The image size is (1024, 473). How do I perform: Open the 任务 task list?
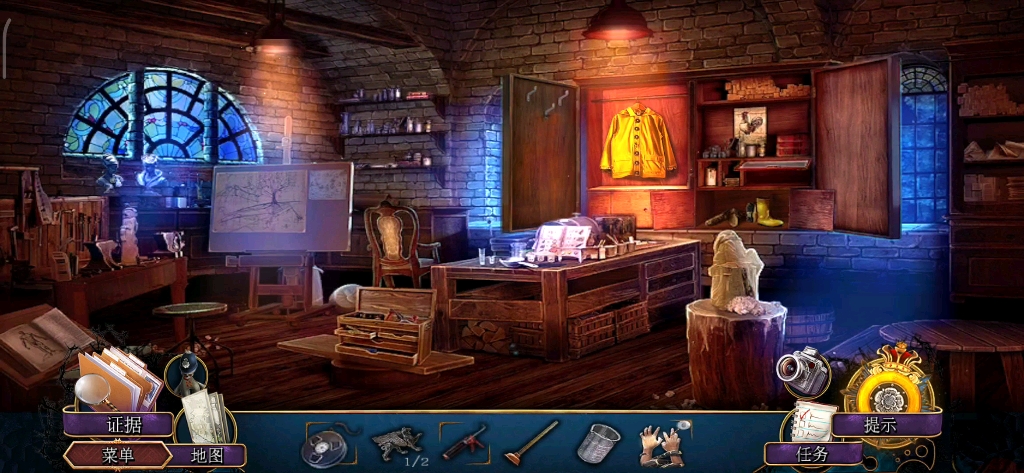[x=812, y=454]
